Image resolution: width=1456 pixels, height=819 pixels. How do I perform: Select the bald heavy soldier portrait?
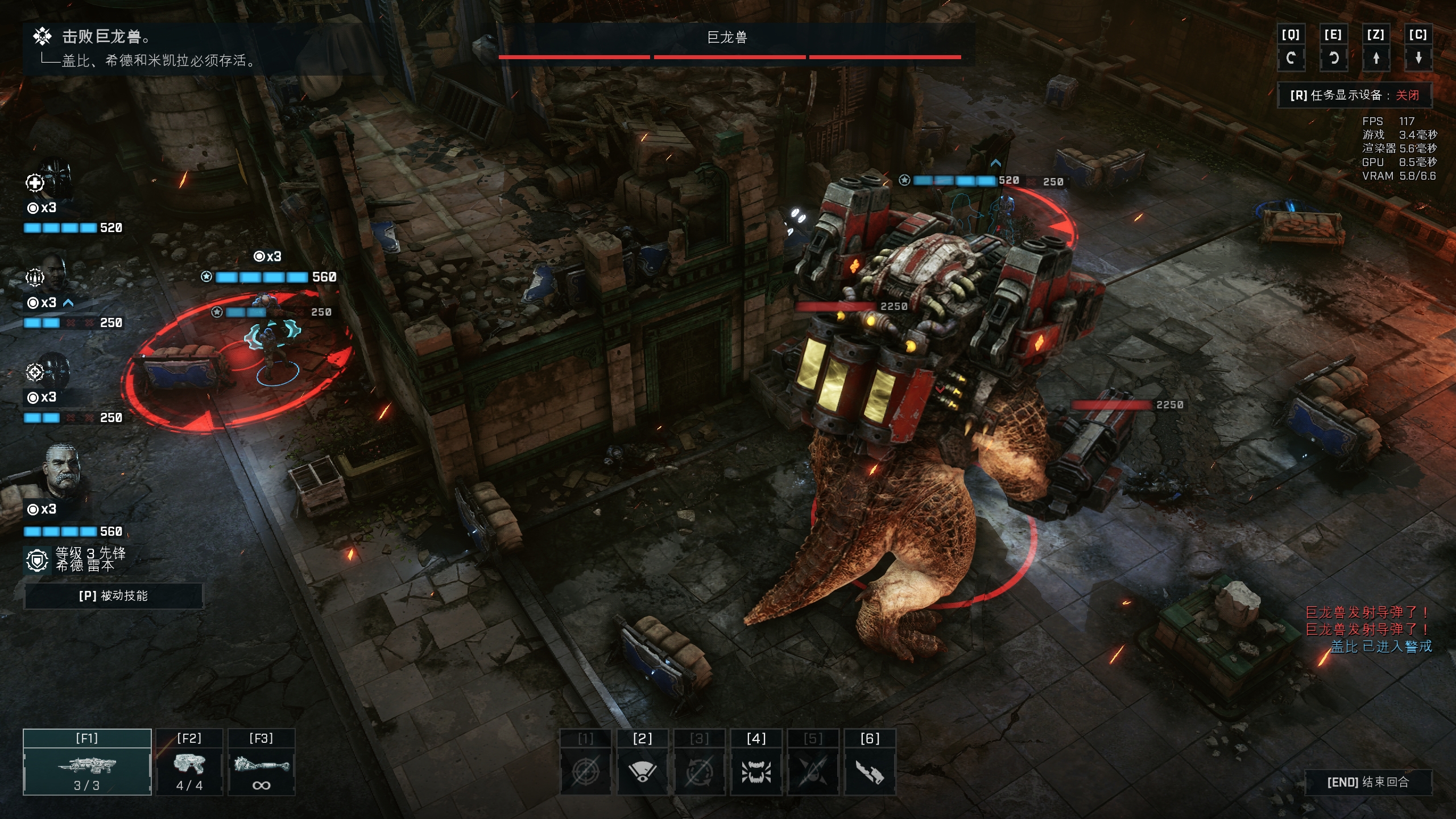(55, 275)
